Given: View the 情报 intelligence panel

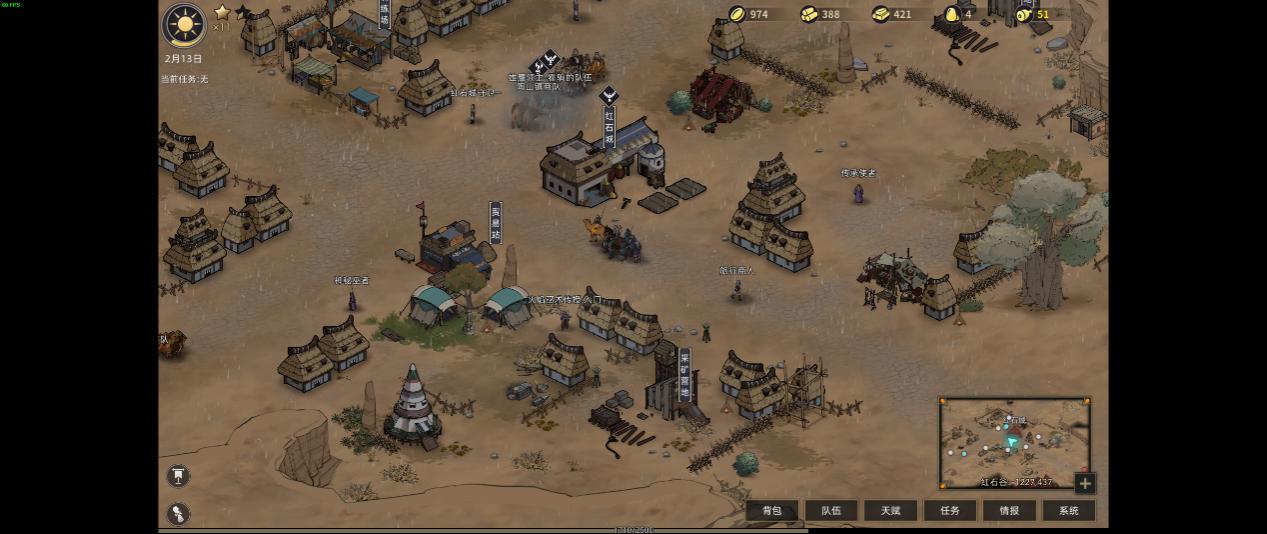Looking at the screenshot, I should [x=1009, y=511].
